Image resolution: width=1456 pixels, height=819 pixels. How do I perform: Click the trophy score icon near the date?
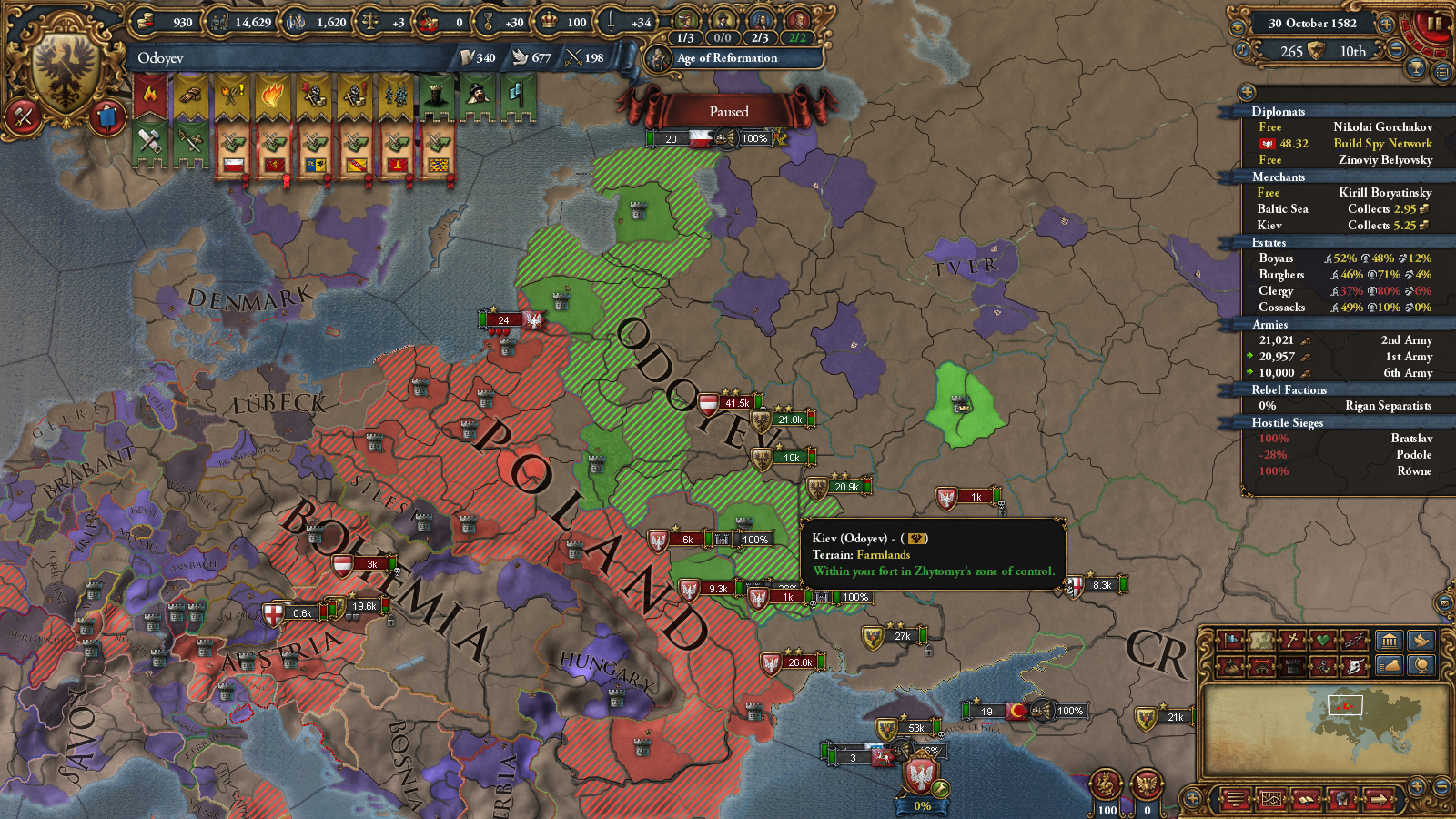pos(1415,68)
